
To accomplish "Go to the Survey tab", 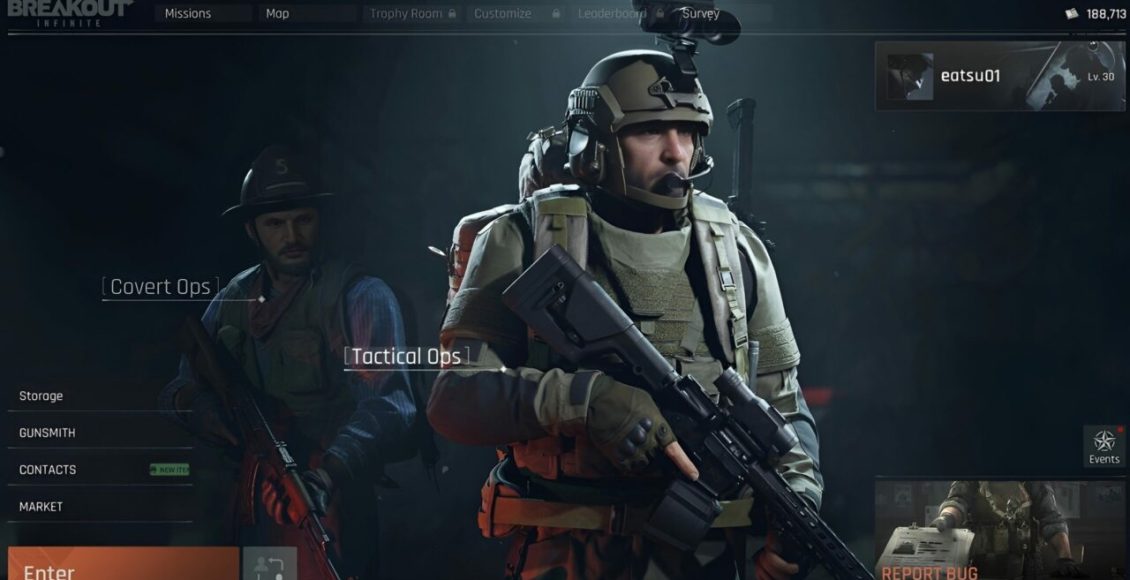I will pos(701,14).
